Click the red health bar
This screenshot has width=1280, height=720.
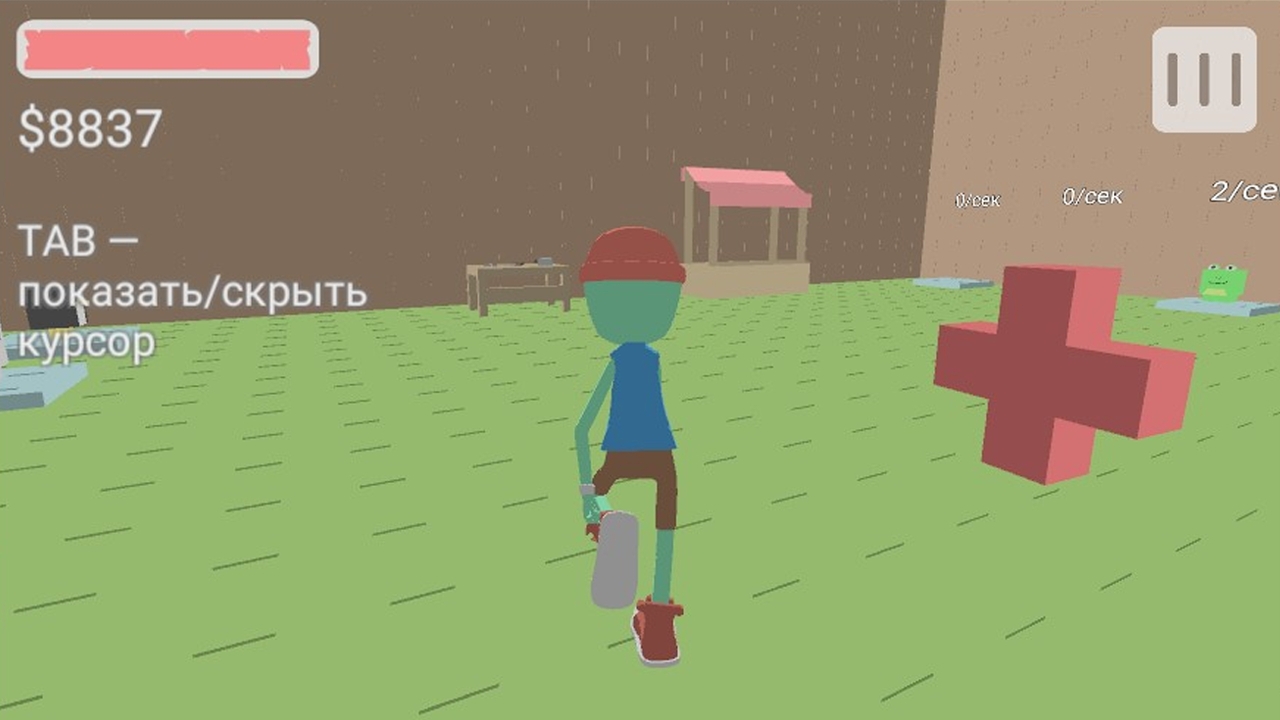(x=166, y=49)
